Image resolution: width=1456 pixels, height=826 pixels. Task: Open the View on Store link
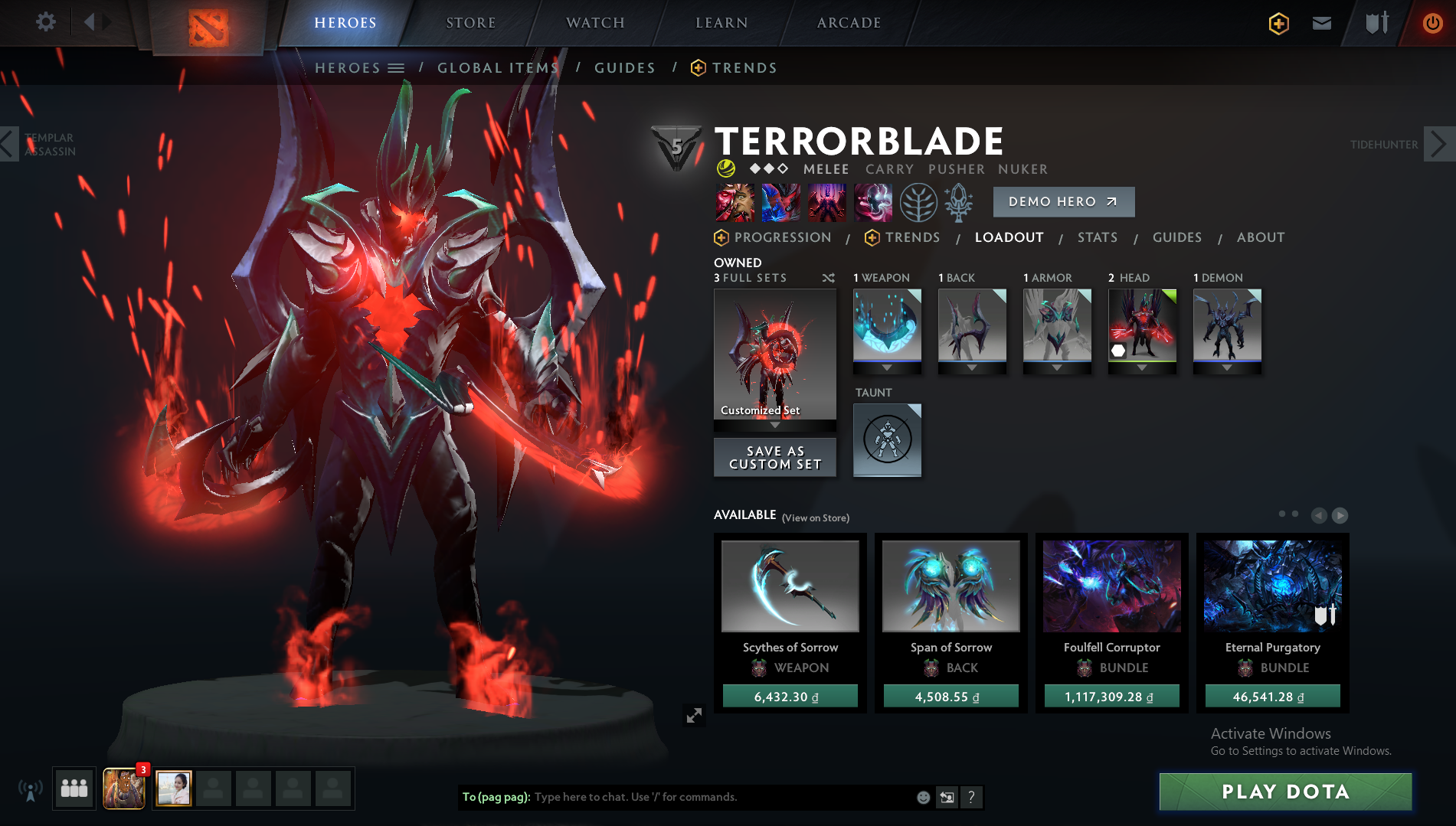click(x=814, y=517)
